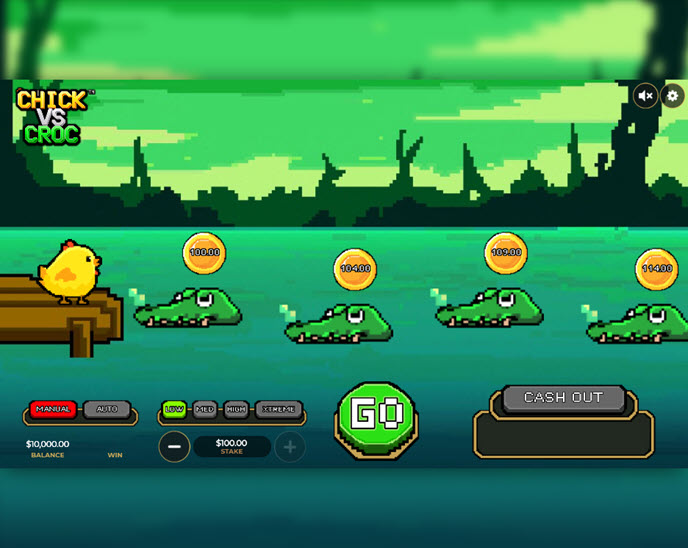
Task: Pick the XTREME risk level
Action: coord(278,409)
